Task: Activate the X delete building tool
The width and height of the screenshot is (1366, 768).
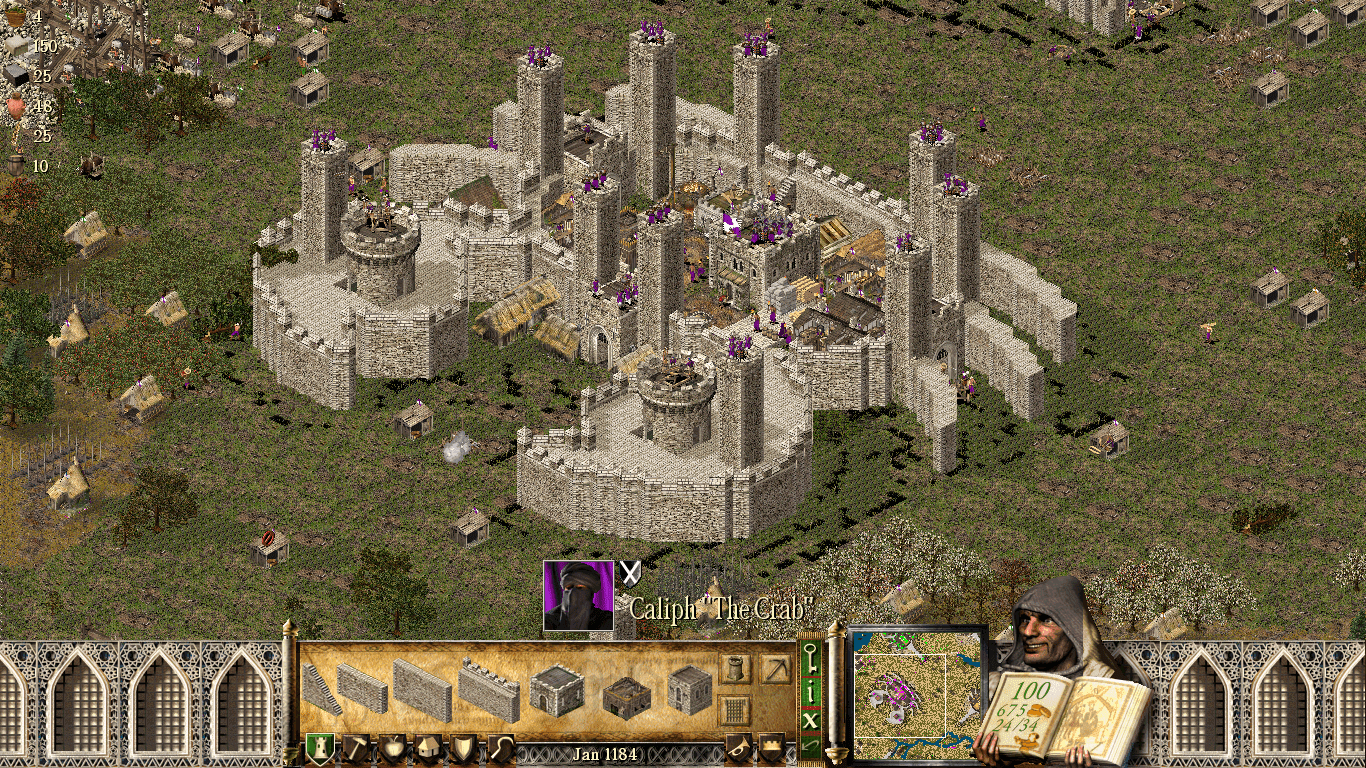Action: pos(811,719)
